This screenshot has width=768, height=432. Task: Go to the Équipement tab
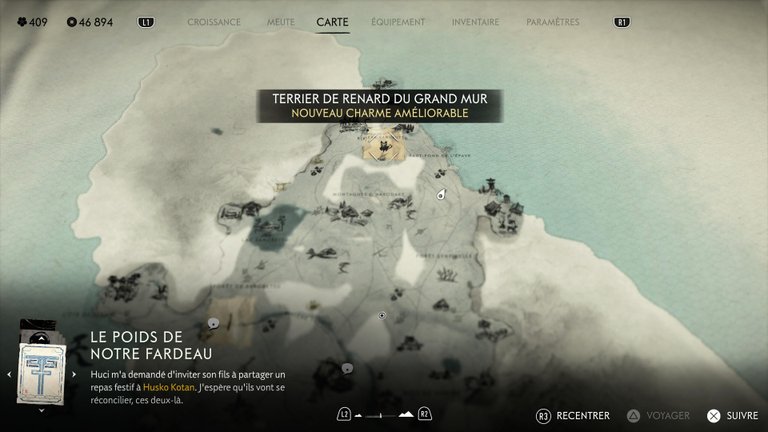point(397,22)
